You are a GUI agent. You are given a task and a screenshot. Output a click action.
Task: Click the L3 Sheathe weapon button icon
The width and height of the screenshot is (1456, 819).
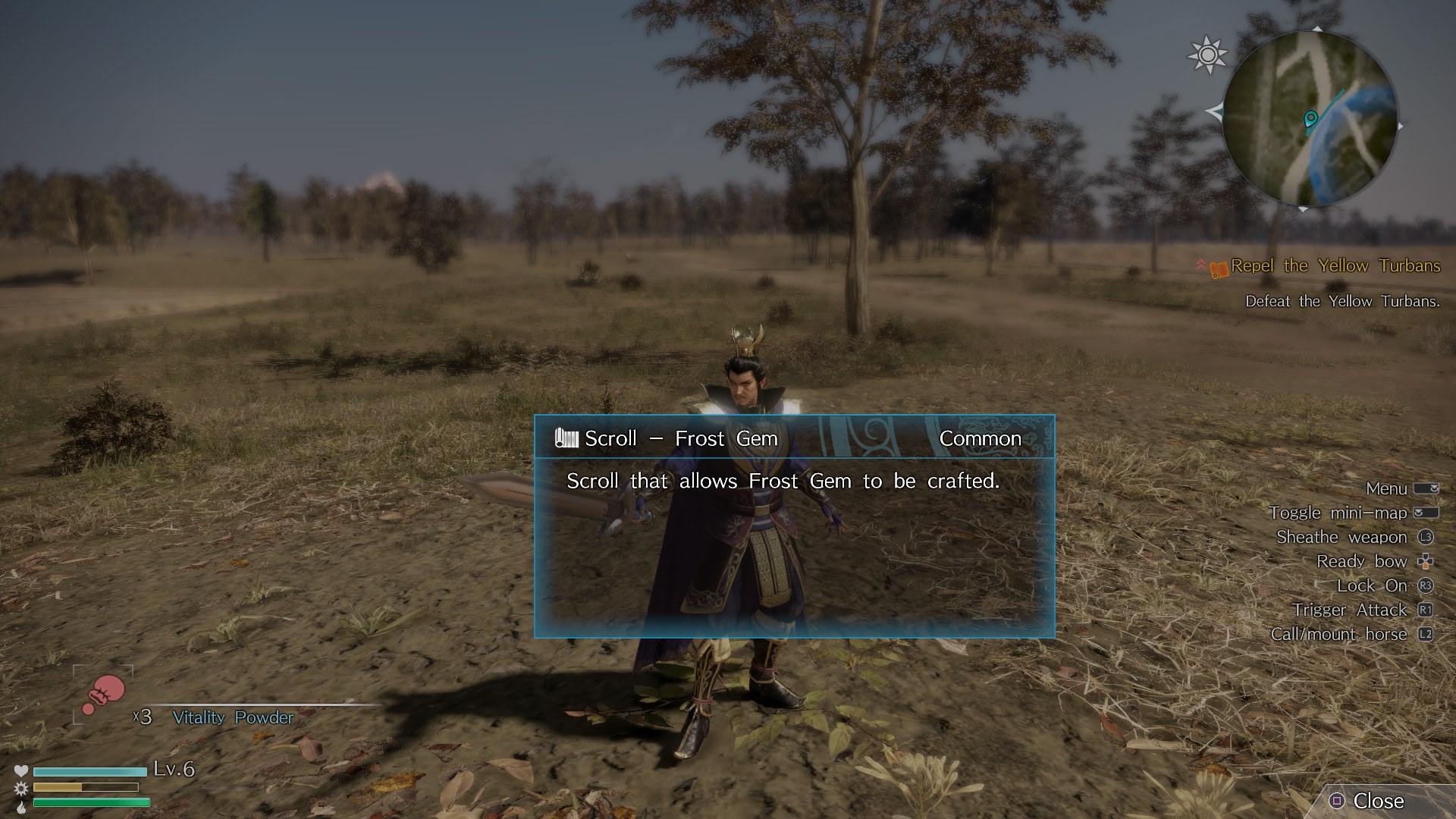pos(1426,537)
